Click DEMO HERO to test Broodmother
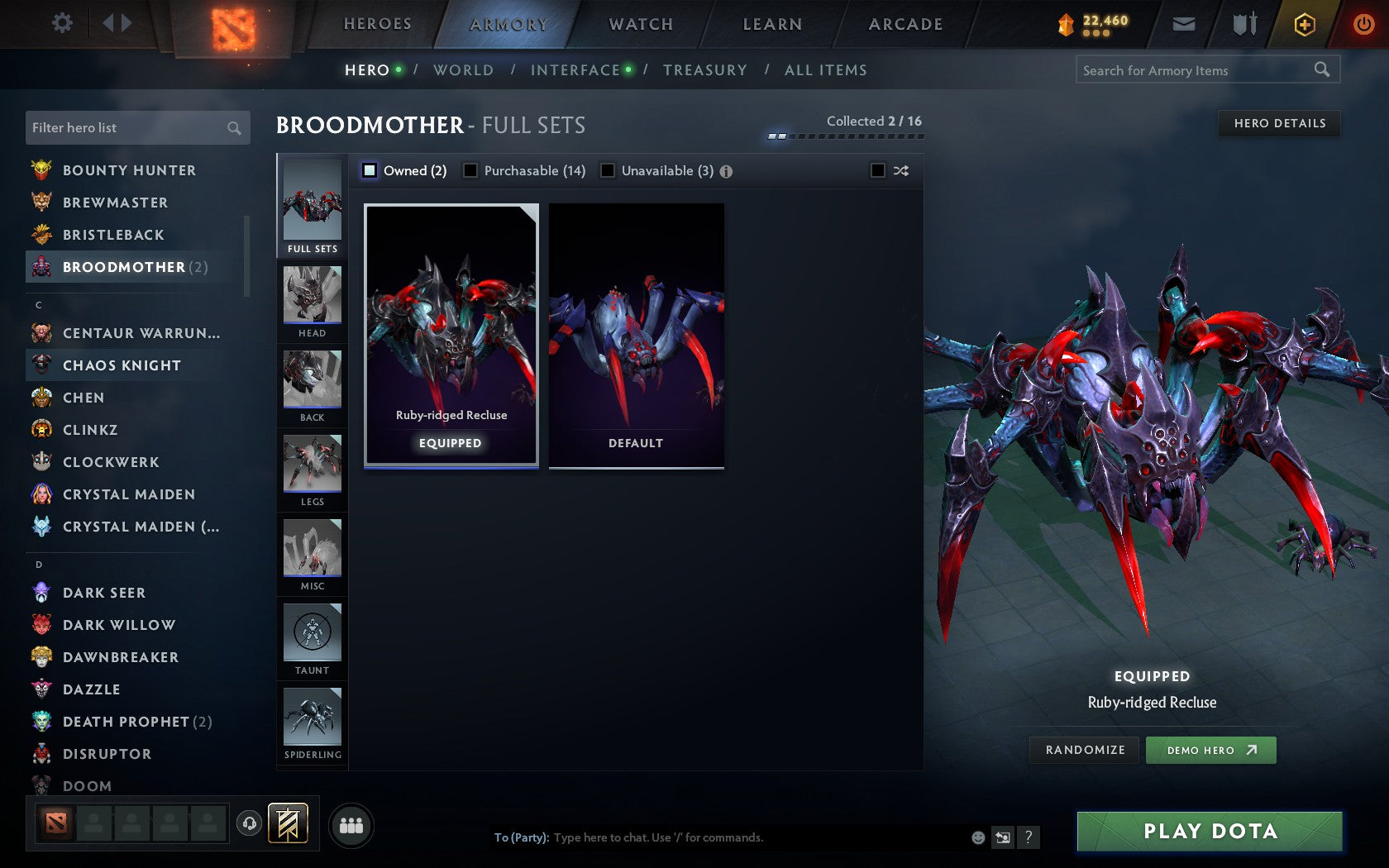 (x=1210, y=750)
